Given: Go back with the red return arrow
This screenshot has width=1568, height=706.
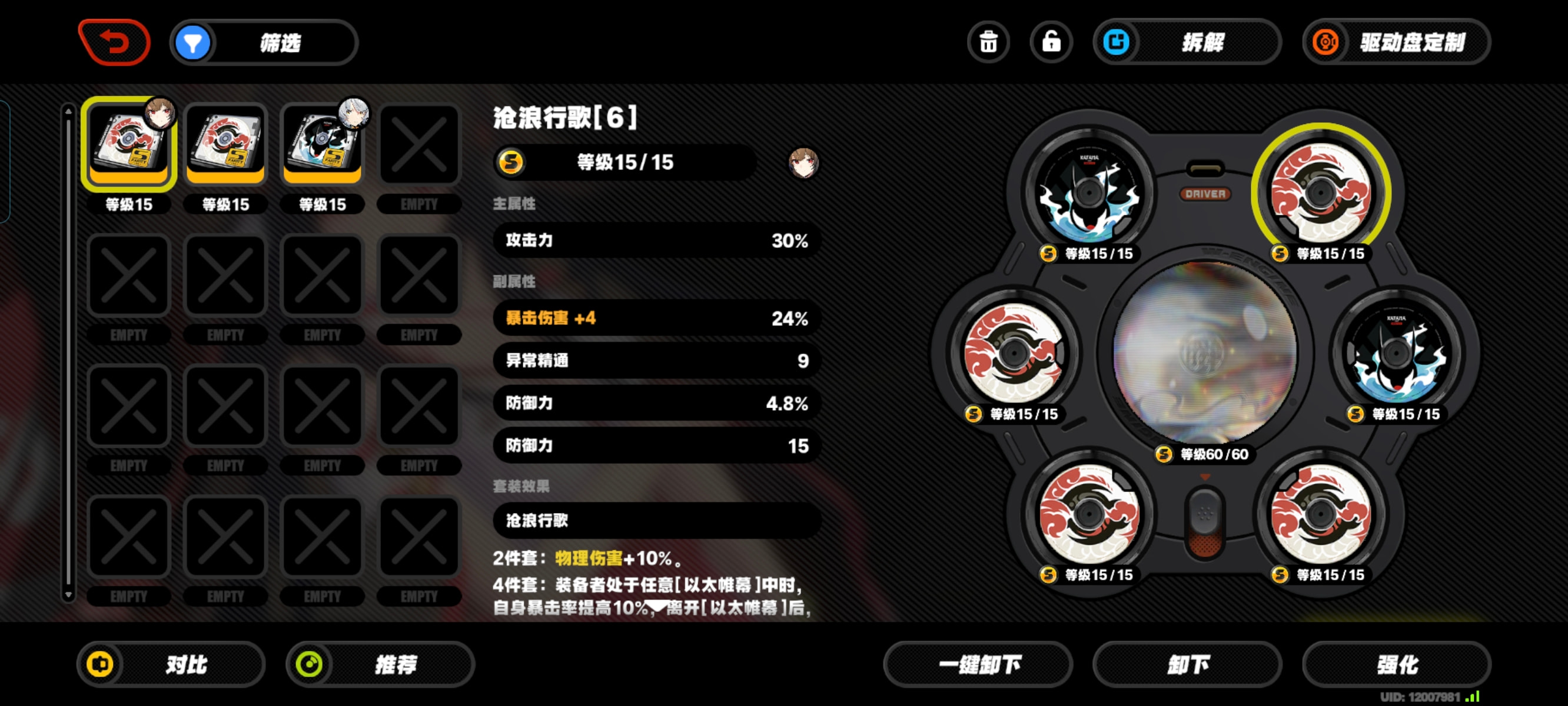Looking at the screenshot, I should pos(114,42).
